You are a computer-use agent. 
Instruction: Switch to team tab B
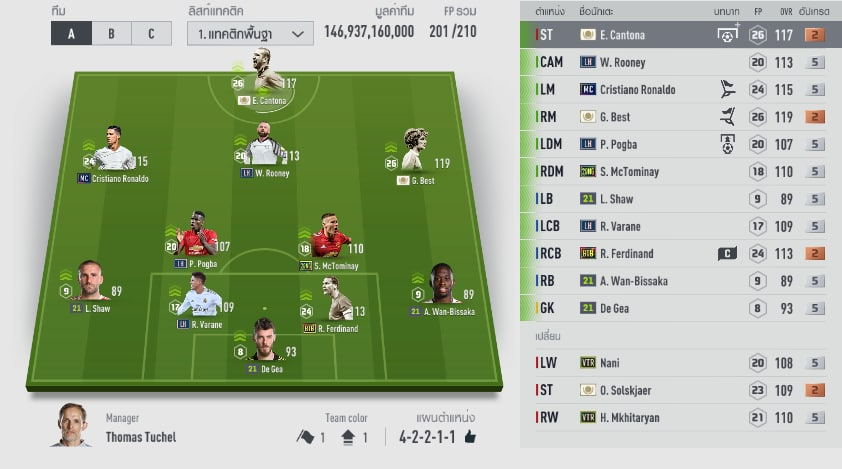(111, 33)
